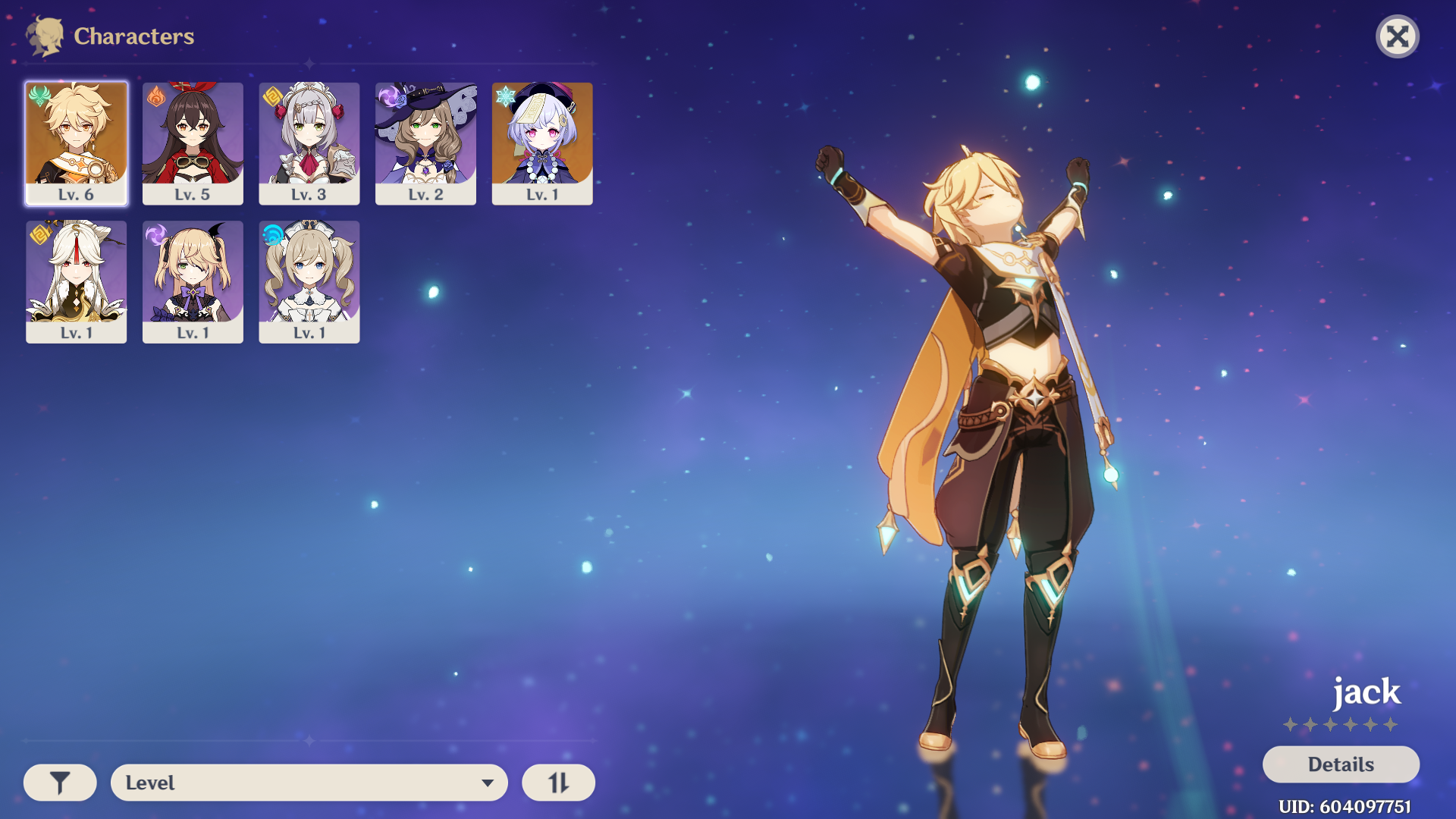
Task: Close the Characters screen
Action: [x=1397, y=36]
